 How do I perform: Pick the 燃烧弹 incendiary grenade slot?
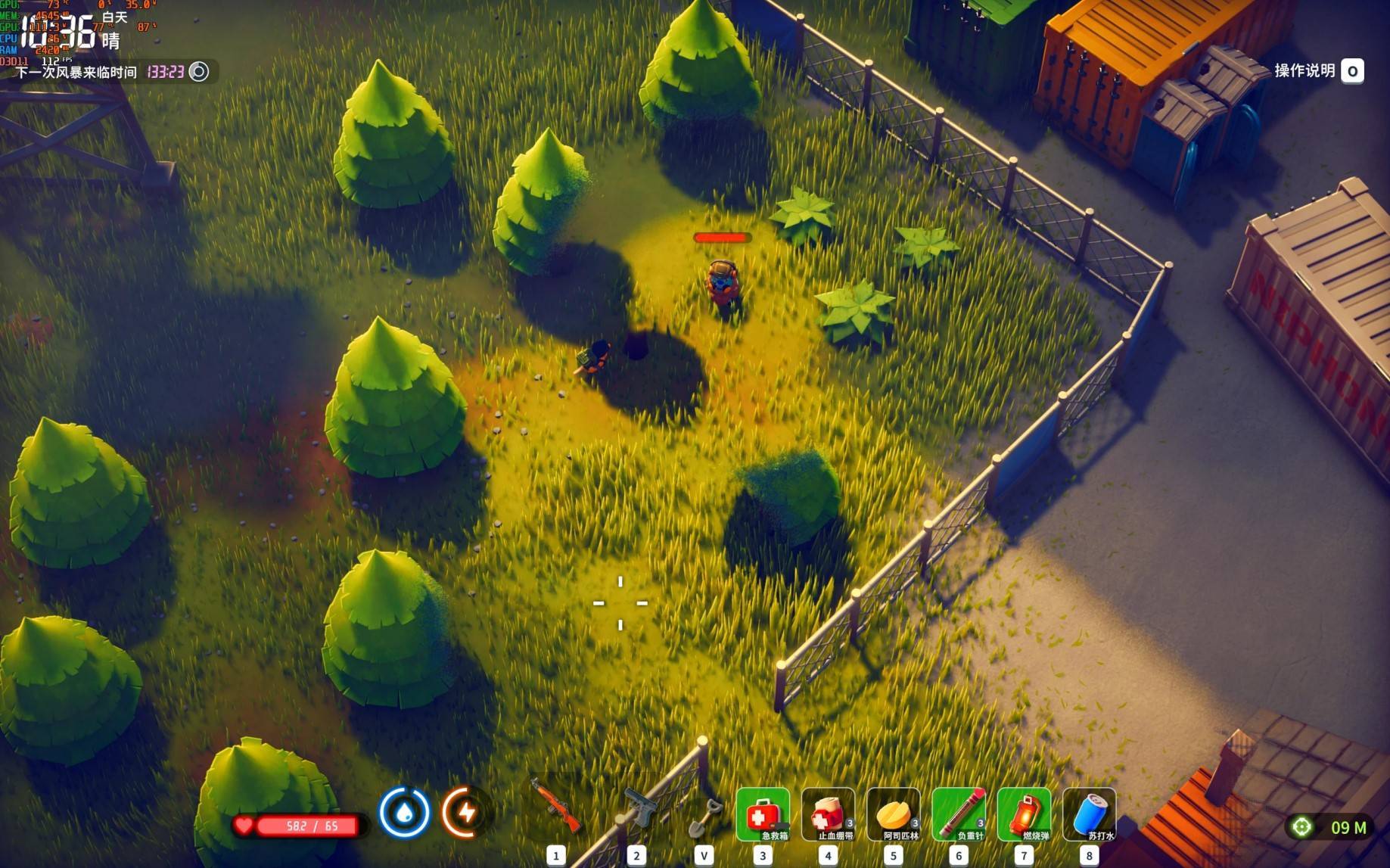click(1025, 815)
